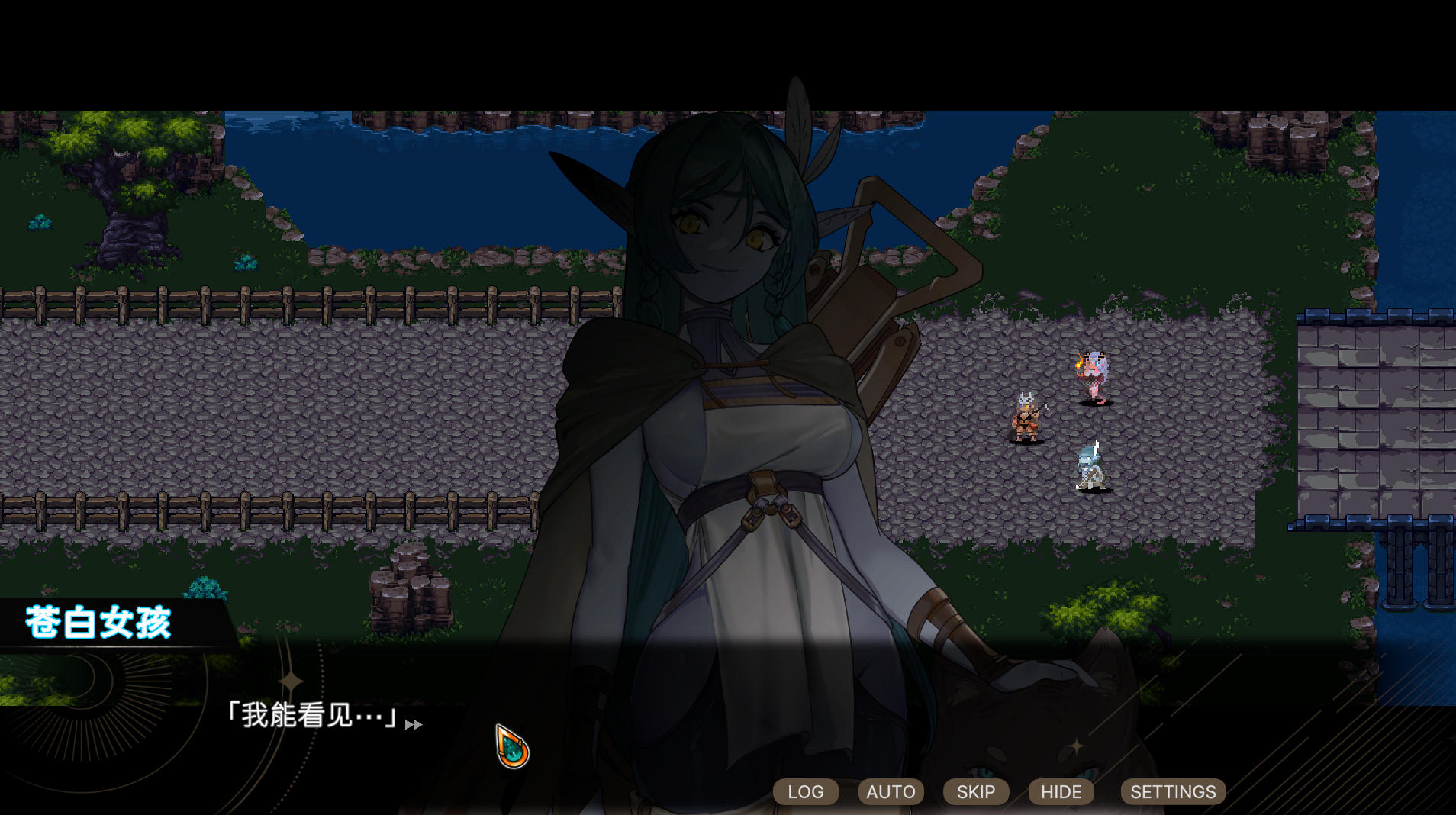
Task: Toggle AUTO dialogue playback
Action: (x=890, y=791)
